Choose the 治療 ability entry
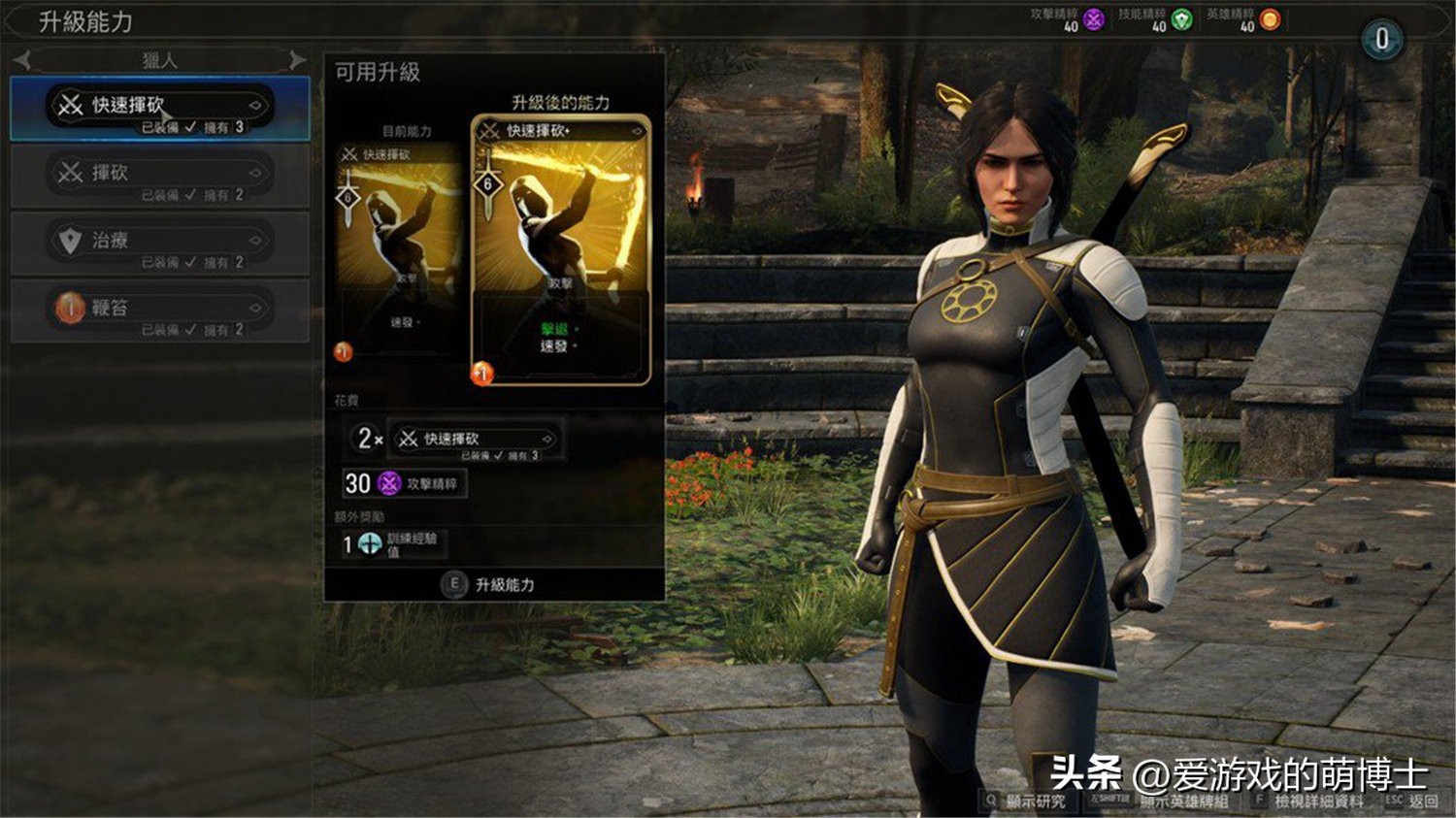This screenshot has width=1456, height=818. 159,245
